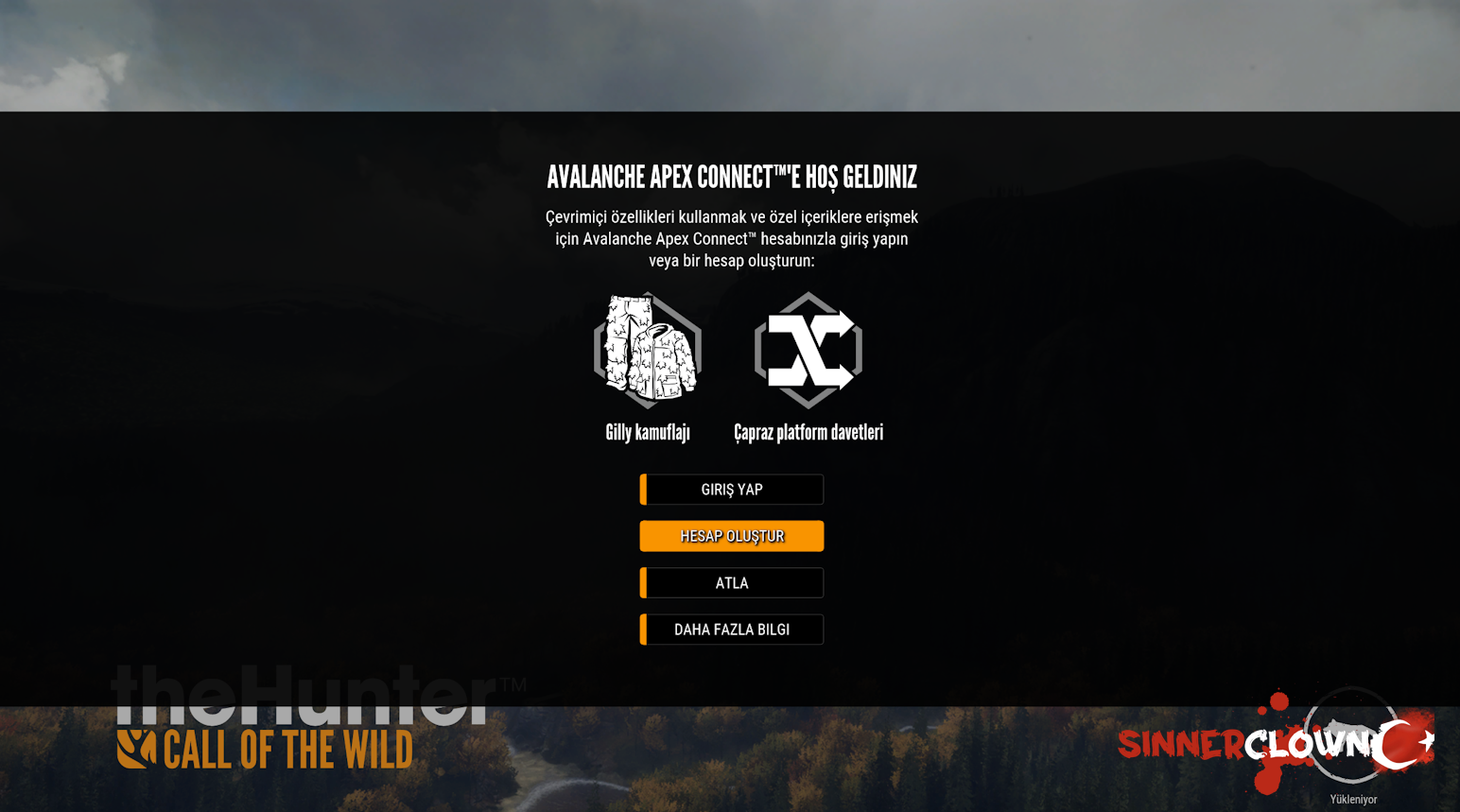Screen dimensions: 1460x812
Task: Open DAHA FAZLA BİLGİ for more information
Action: point(732,630)
